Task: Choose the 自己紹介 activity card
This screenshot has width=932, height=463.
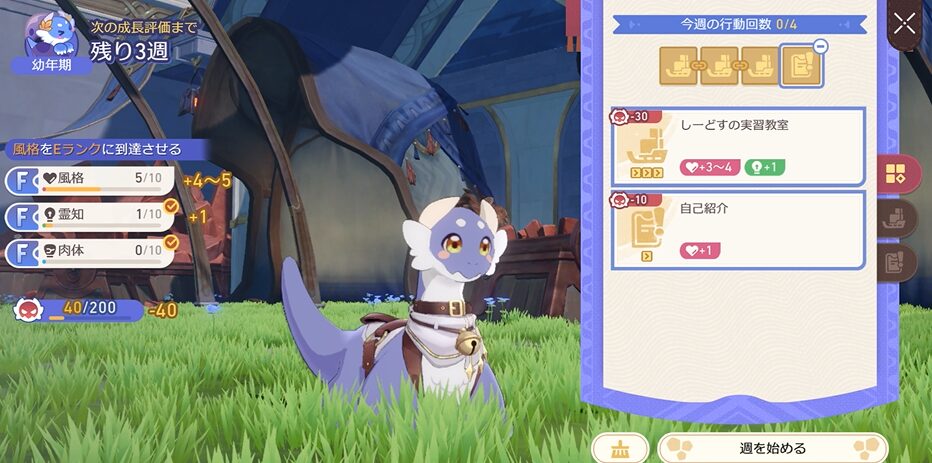Action: [738, 230]
